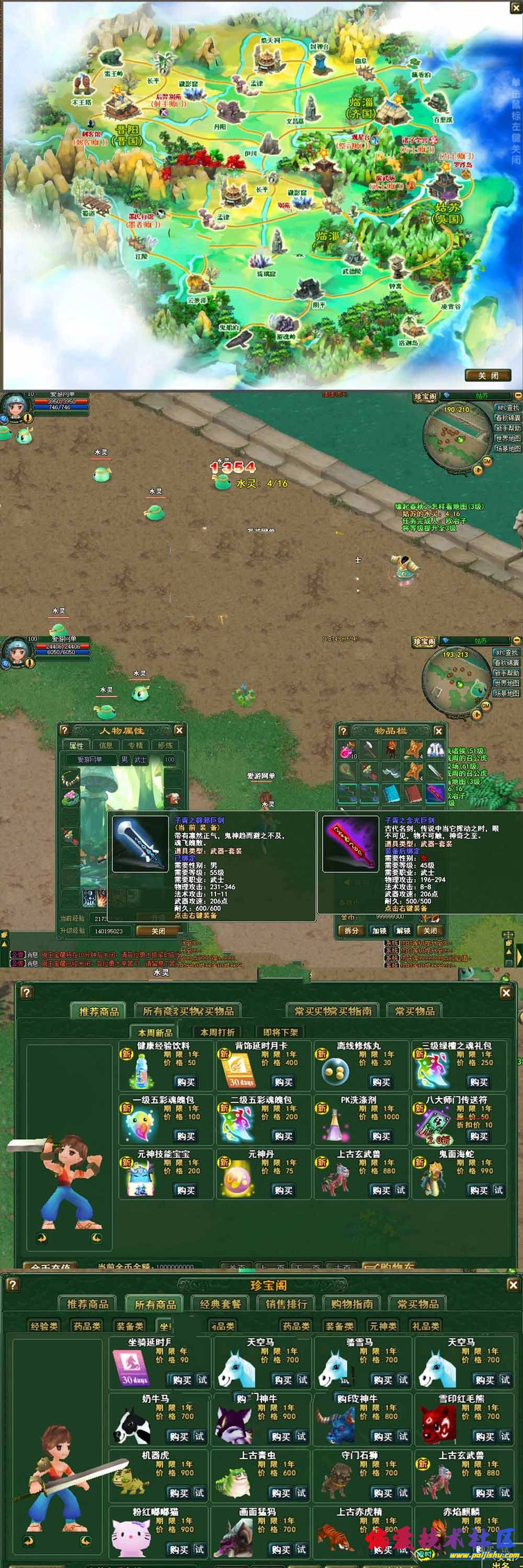Image resolution: width=523 pixels, height=1568 pixels.
Task: Select the 礼品类 category
Action: [426, 1325]
